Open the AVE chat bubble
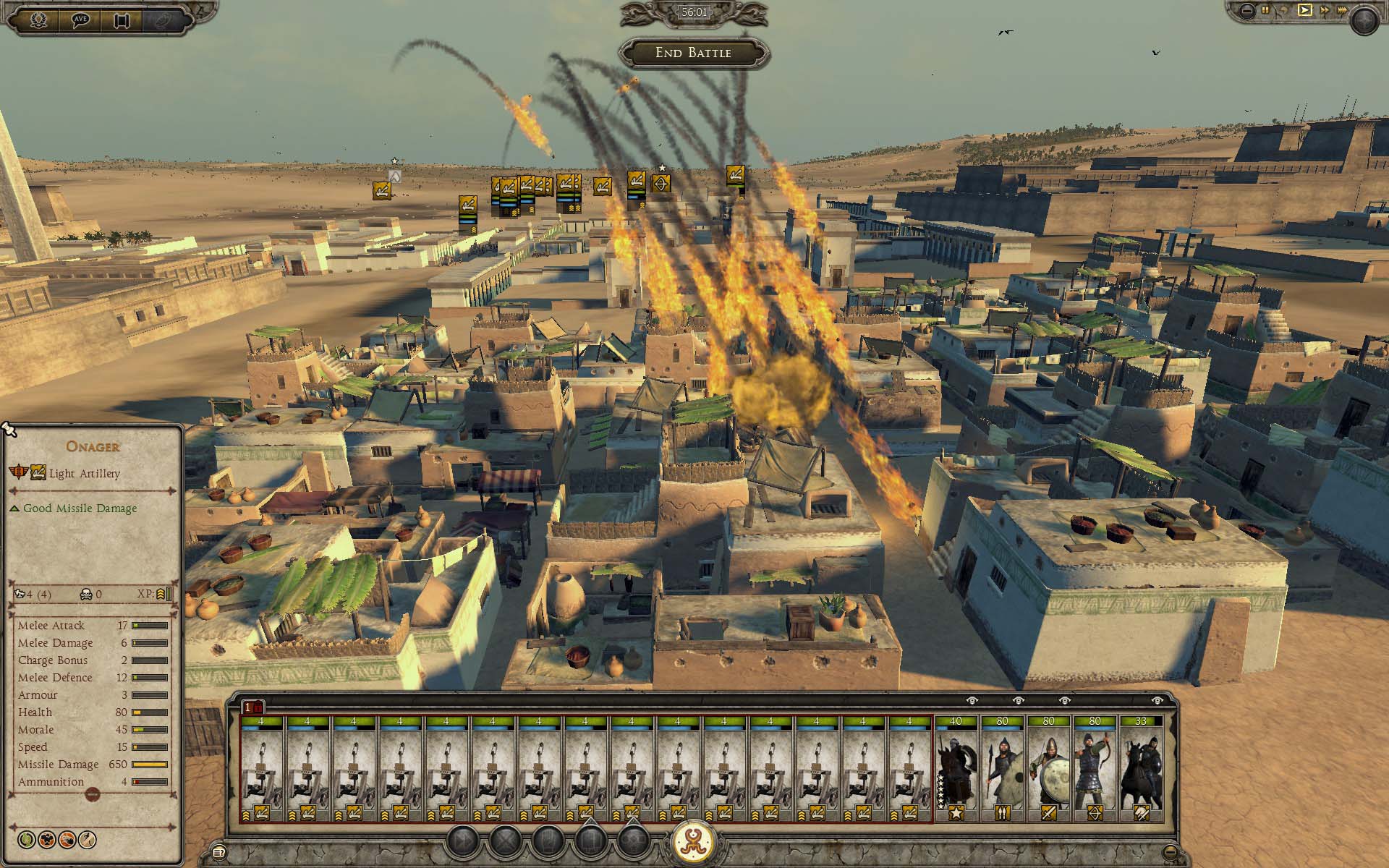 click(80, 20)
